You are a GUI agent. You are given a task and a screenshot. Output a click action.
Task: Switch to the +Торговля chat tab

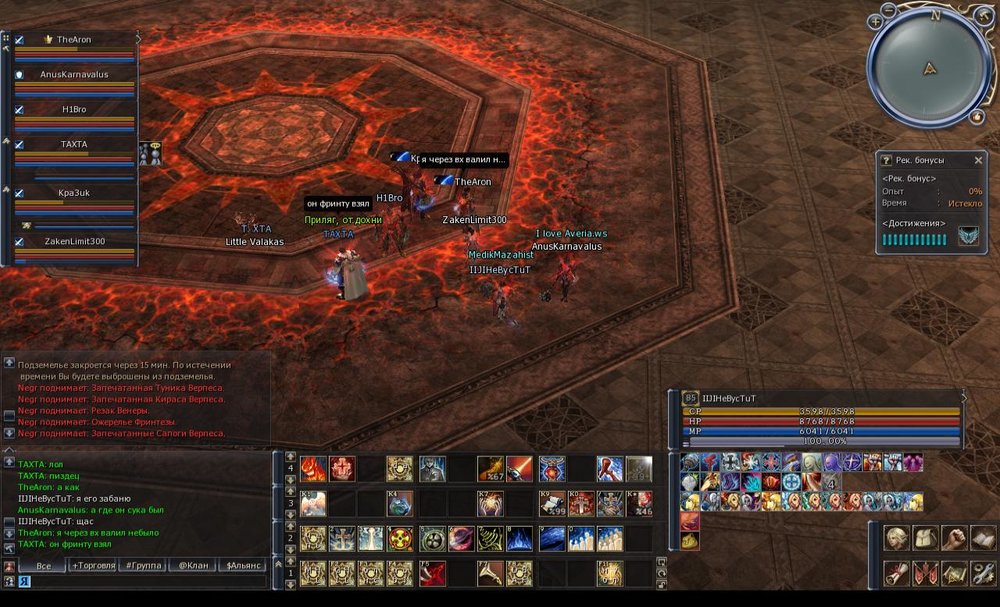click(x=94, y=566)
